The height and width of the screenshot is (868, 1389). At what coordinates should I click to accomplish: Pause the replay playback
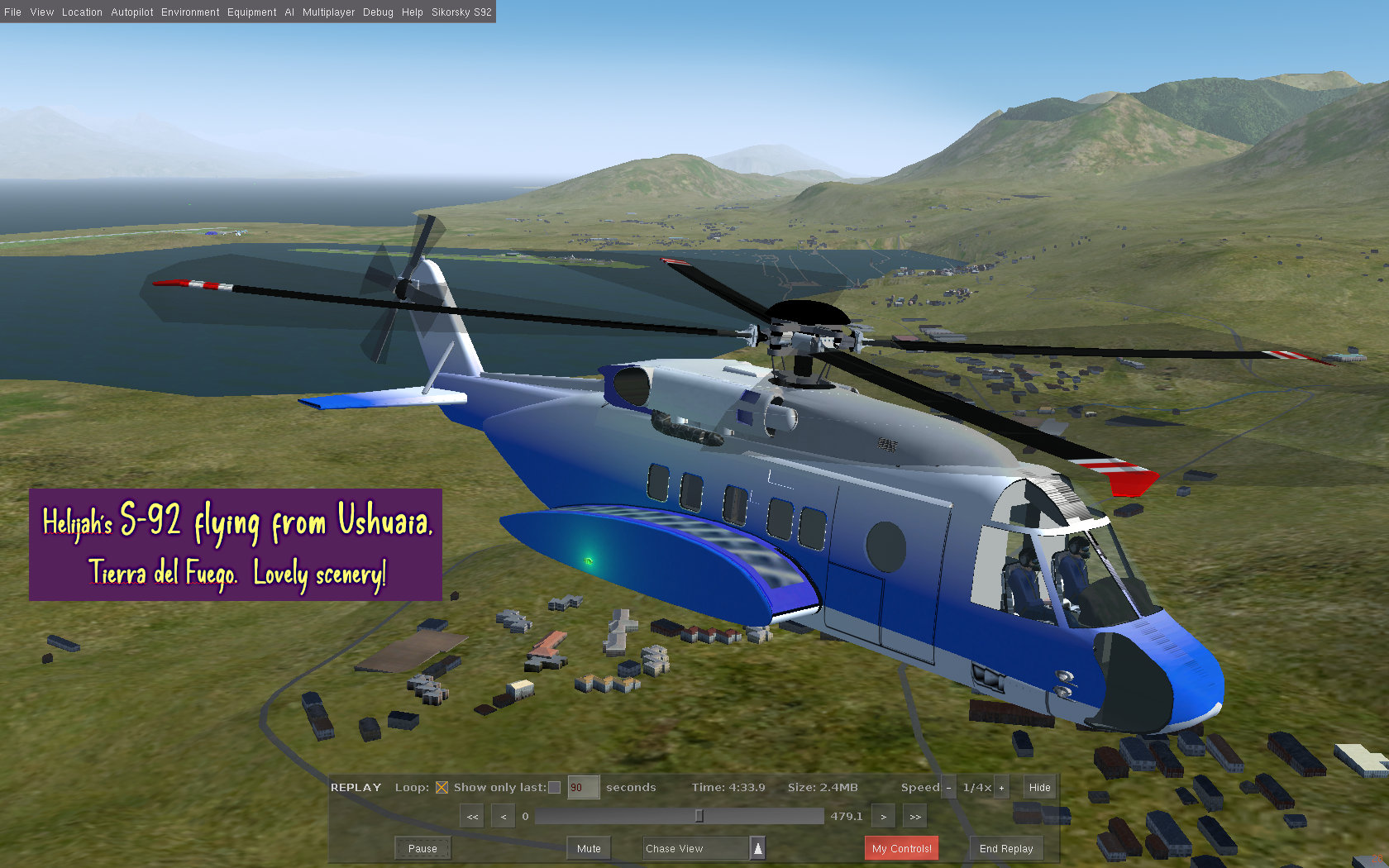[x=422, y=848]
